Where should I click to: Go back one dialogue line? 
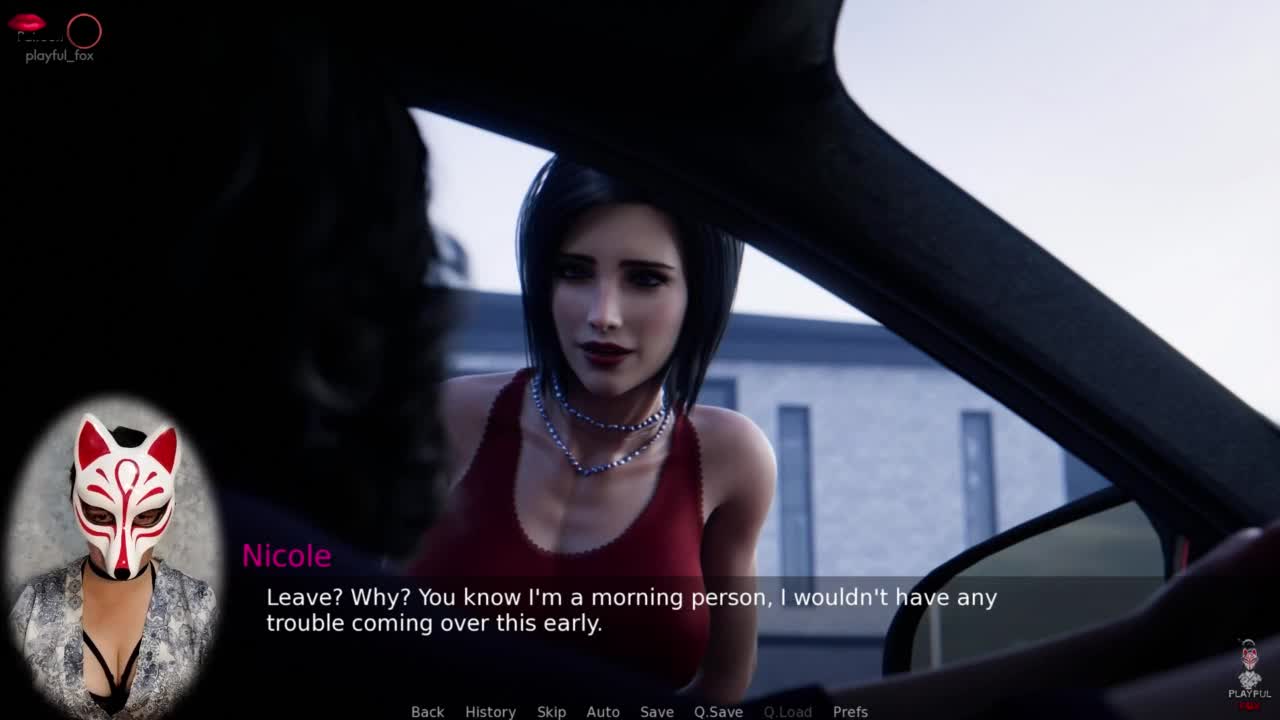[427, 711]
